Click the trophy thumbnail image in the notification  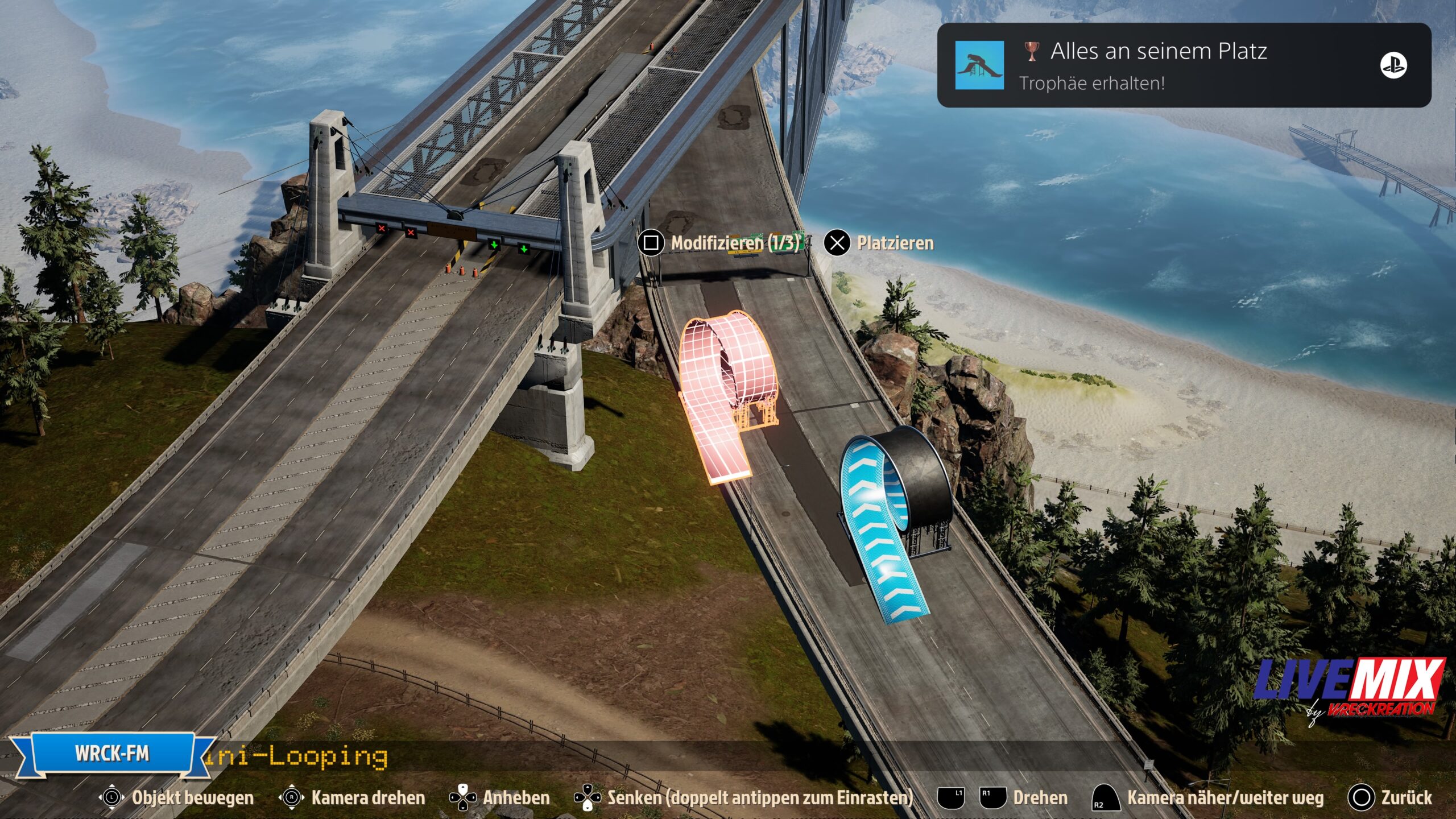click(x=979, y=65)
